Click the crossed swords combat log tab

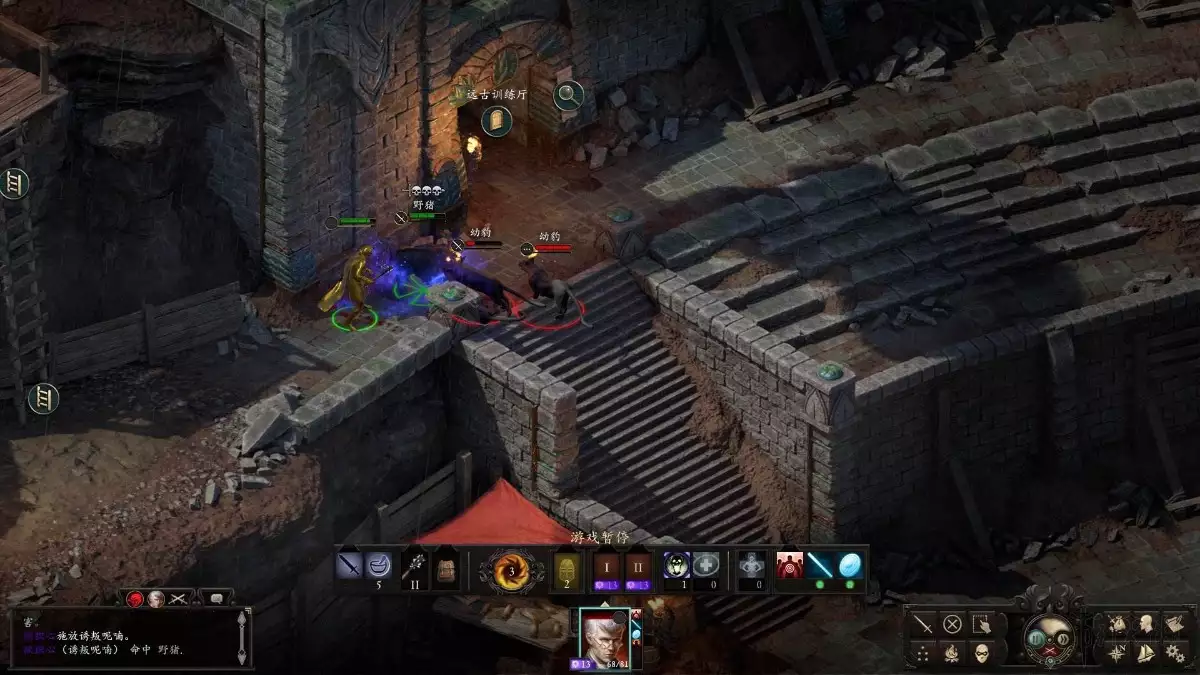click(x=179, y=598)
